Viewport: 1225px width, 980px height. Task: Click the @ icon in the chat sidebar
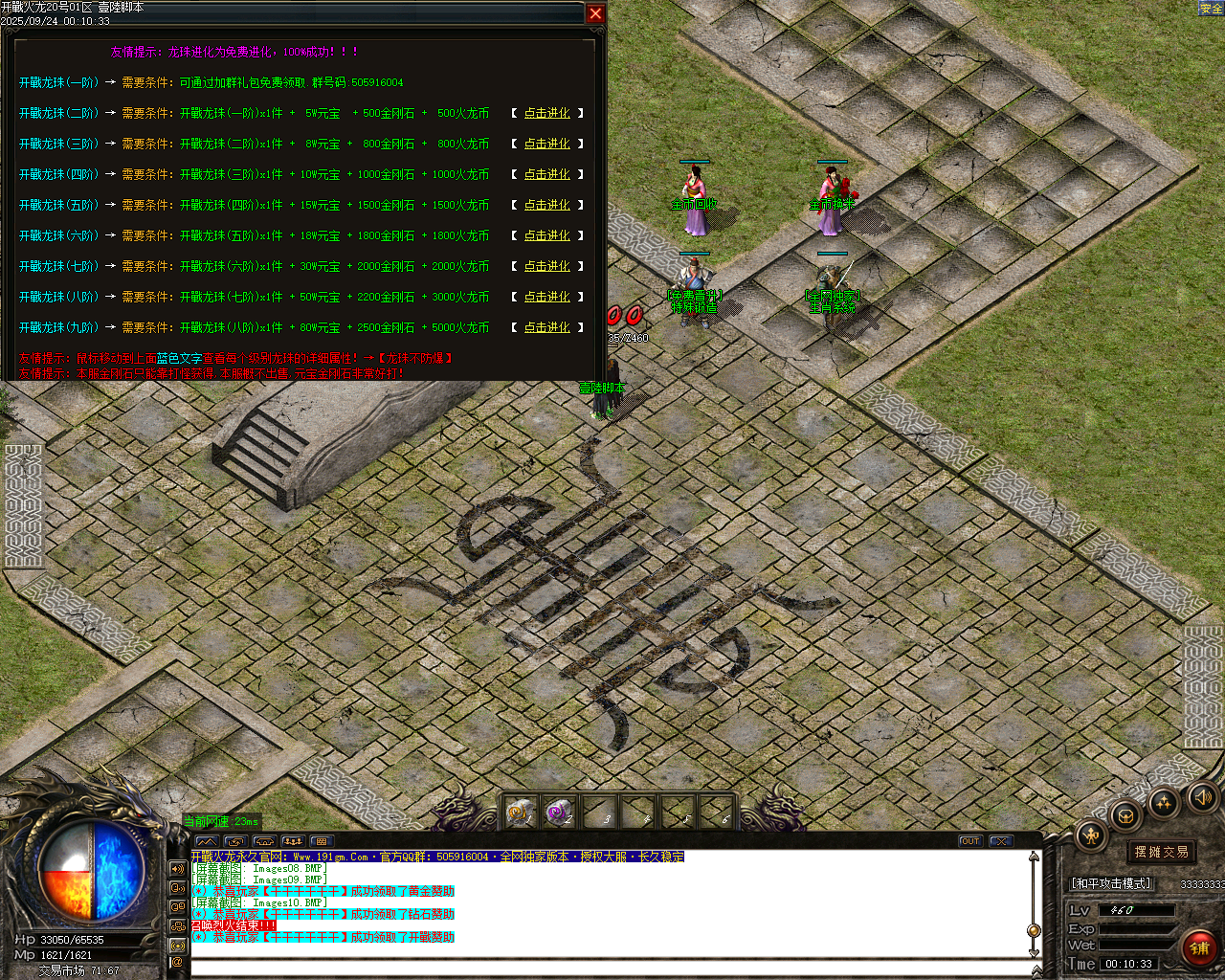[x=178, y=962]
